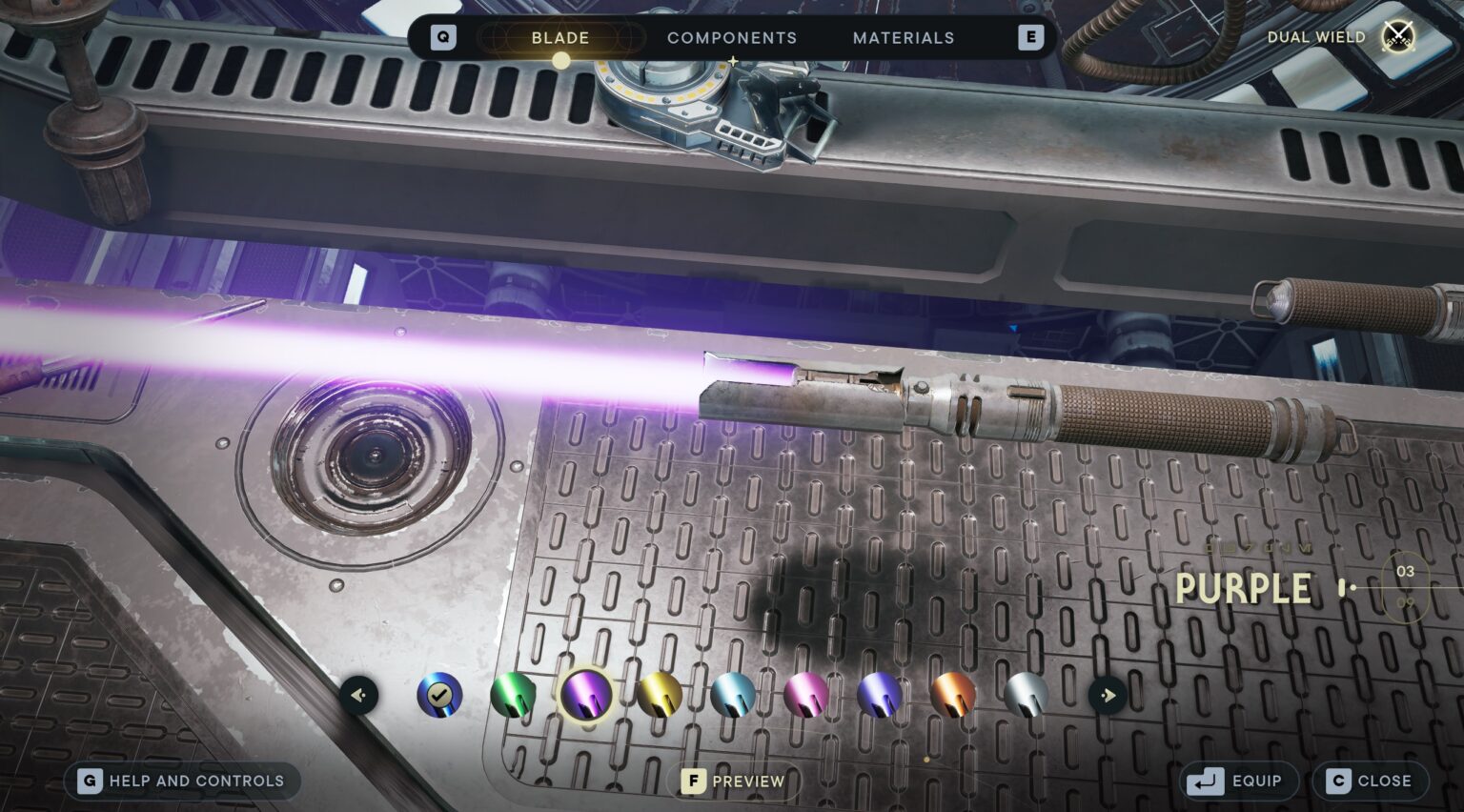Image resolution: width=1464 pixels, height=812 pixels.
Task: Click the G key icon beside Help
Action: click(x=89, y=781)
